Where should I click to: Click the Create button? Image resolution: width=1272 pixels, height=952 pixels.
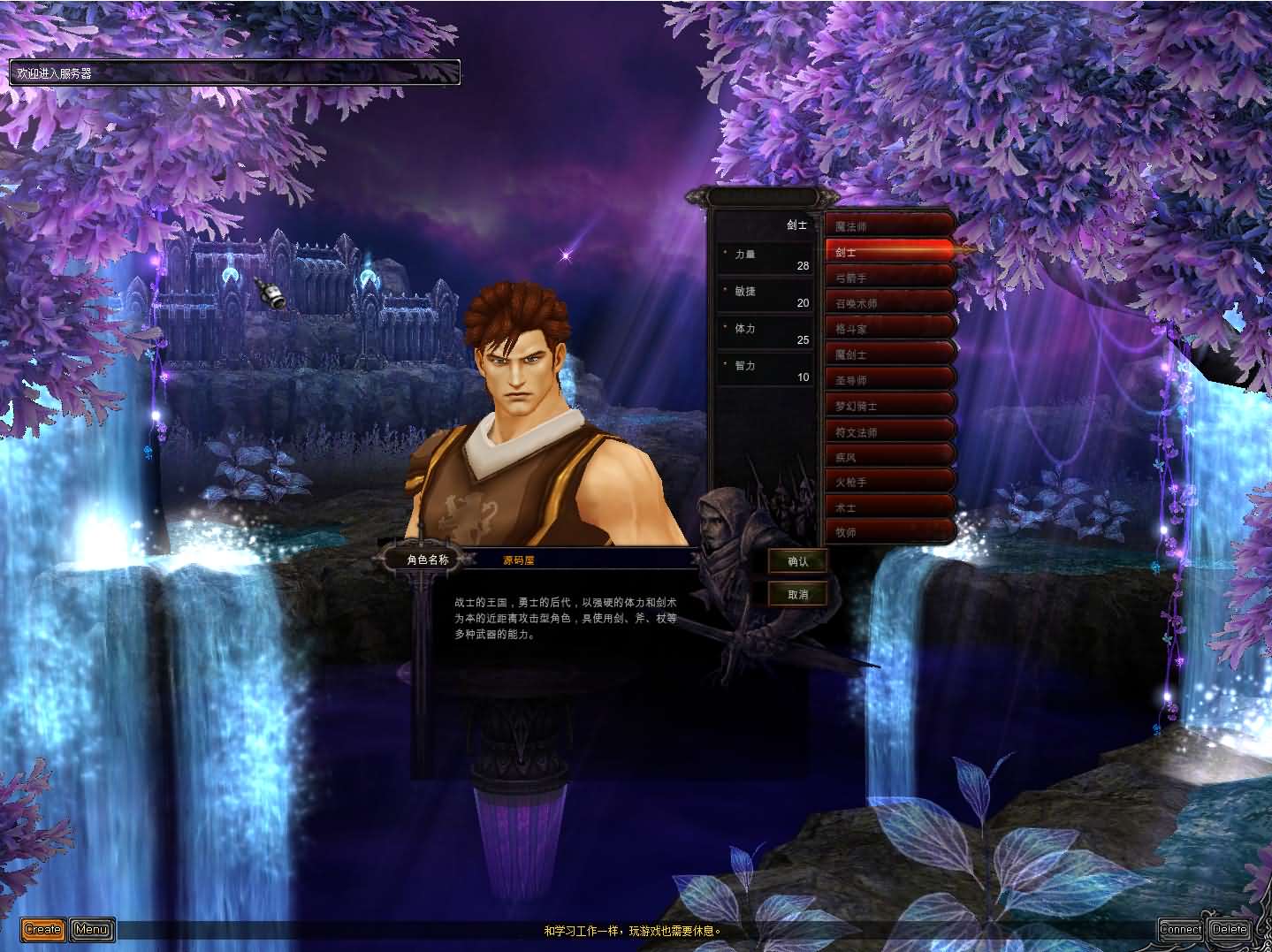[x=42, y=929]
